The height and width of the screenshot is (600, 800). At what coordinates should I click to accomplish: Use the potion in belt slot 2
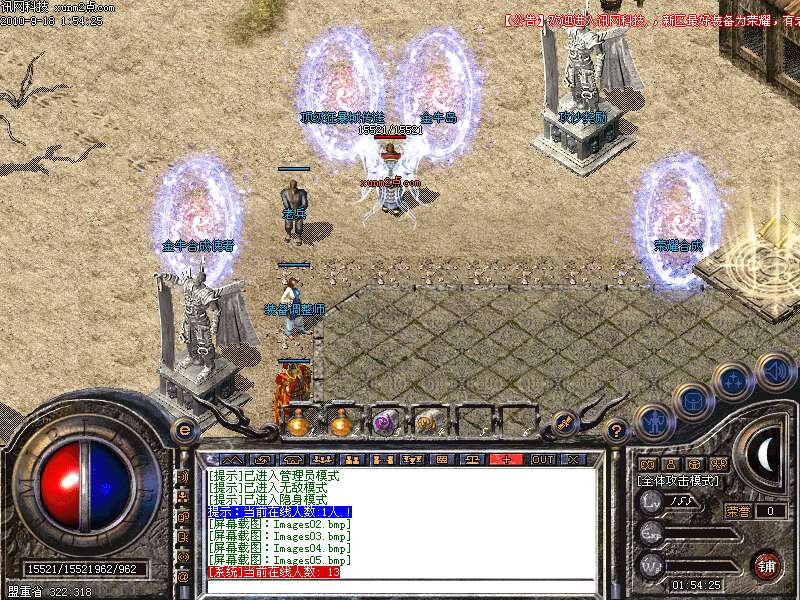[340, 423]
